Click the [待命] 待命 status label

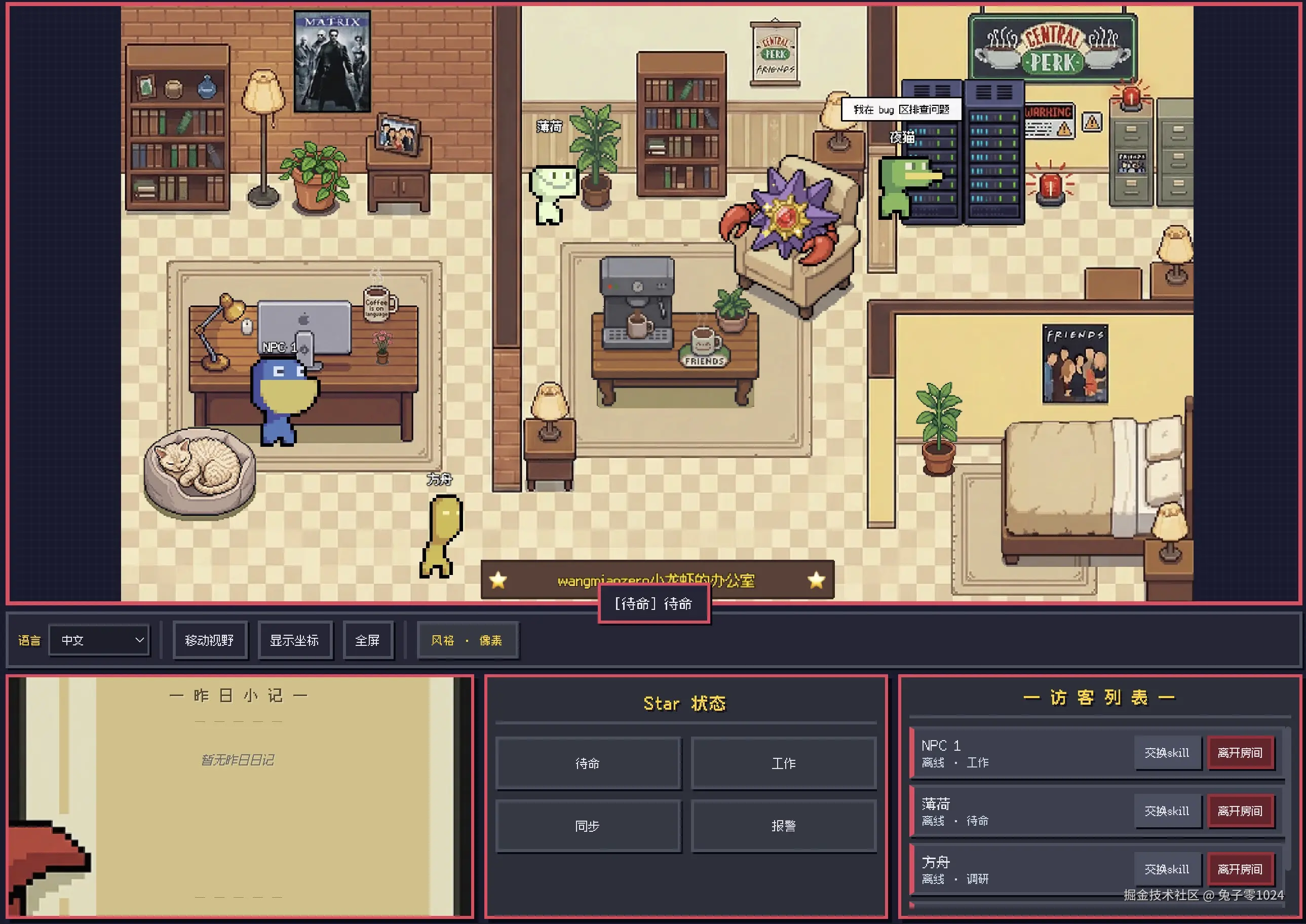pyautogui.click(x=653, y=604)
